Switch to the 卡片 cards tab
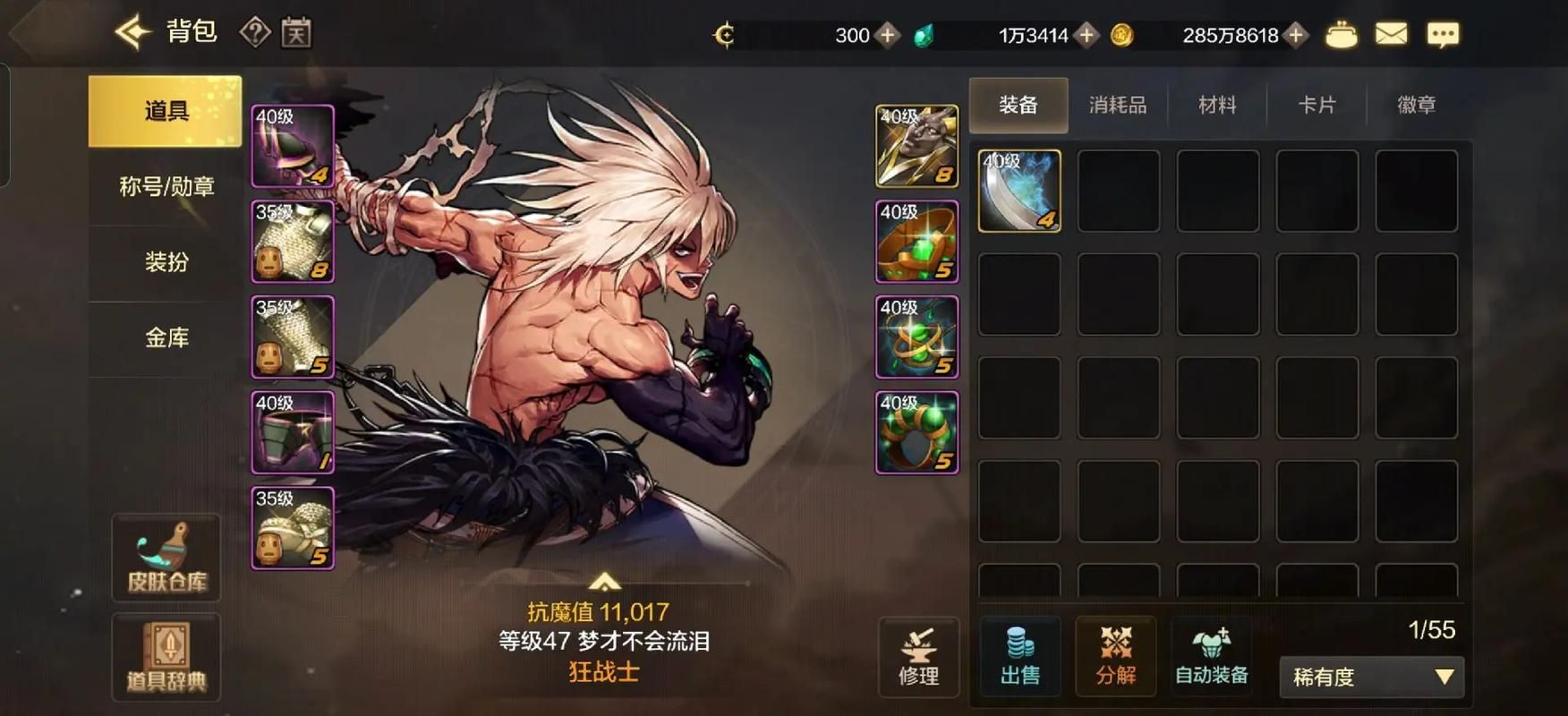The height and width of the screenshot is (716, 1568). (1316, 105)
